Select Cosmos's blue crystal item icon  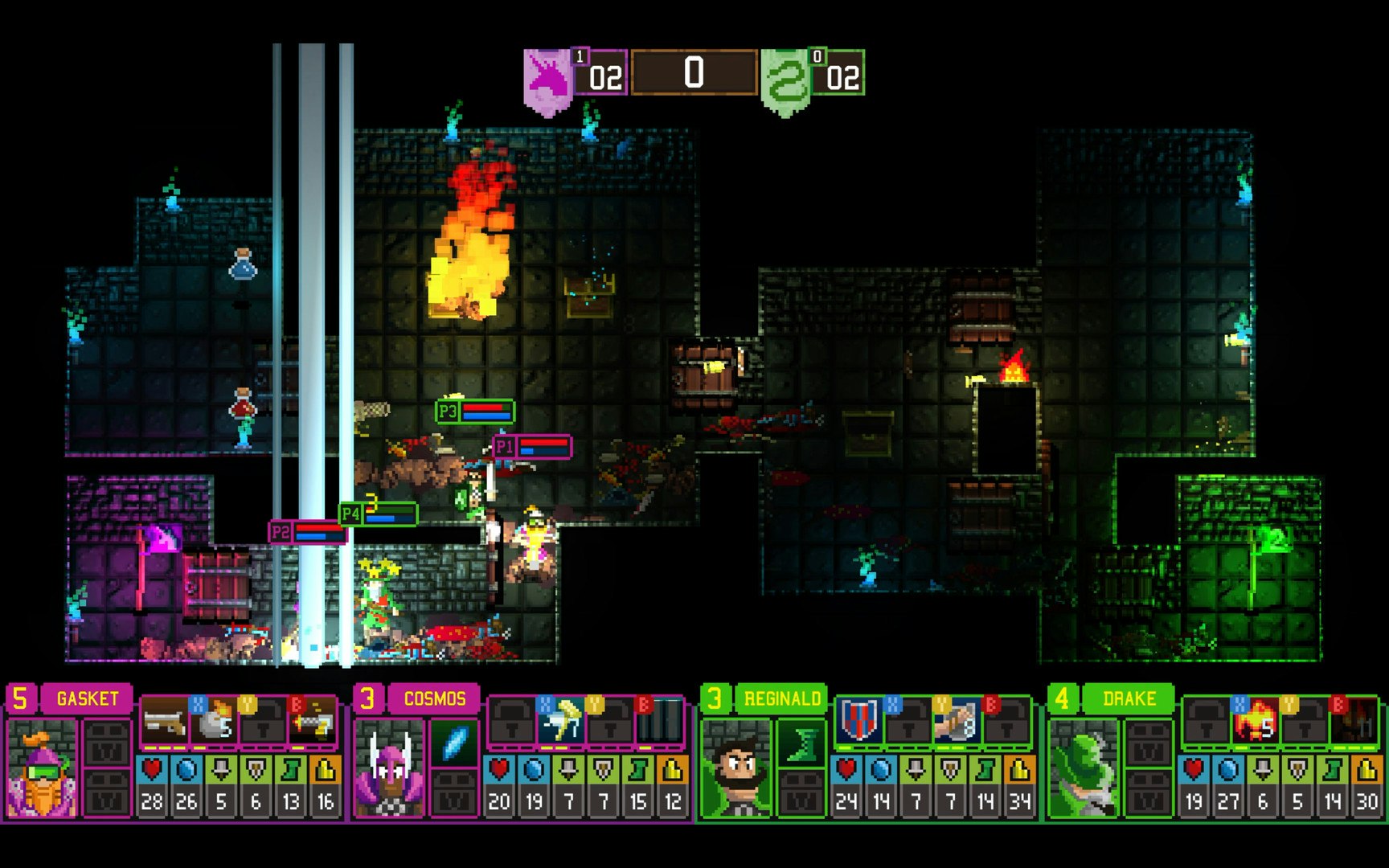click(454, 739)
